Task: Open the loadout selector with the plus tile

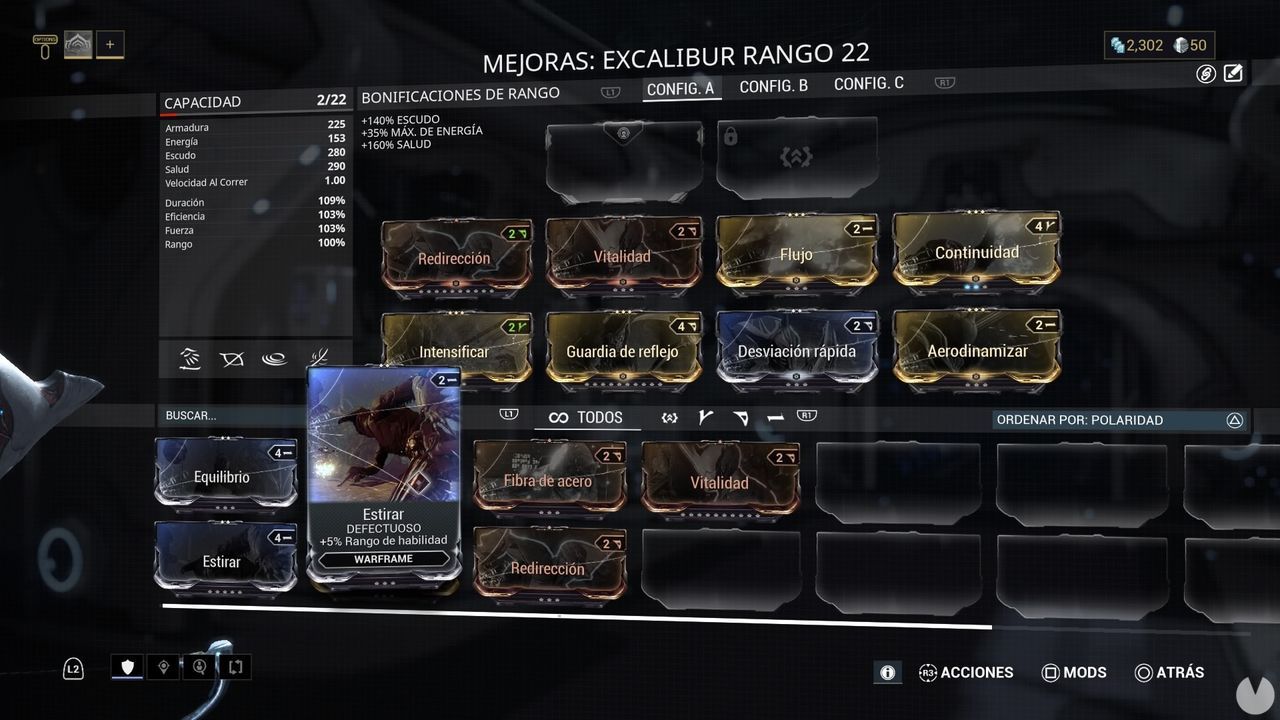Action: coord(110,43)
